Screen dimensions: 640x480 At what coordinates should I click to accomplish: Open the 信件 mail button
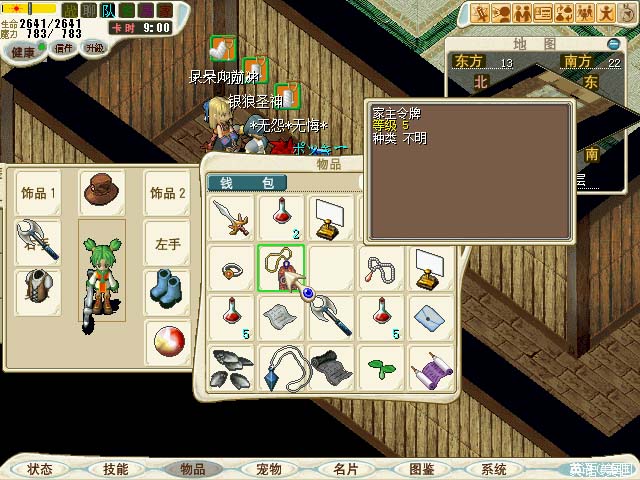coord(63,49)
